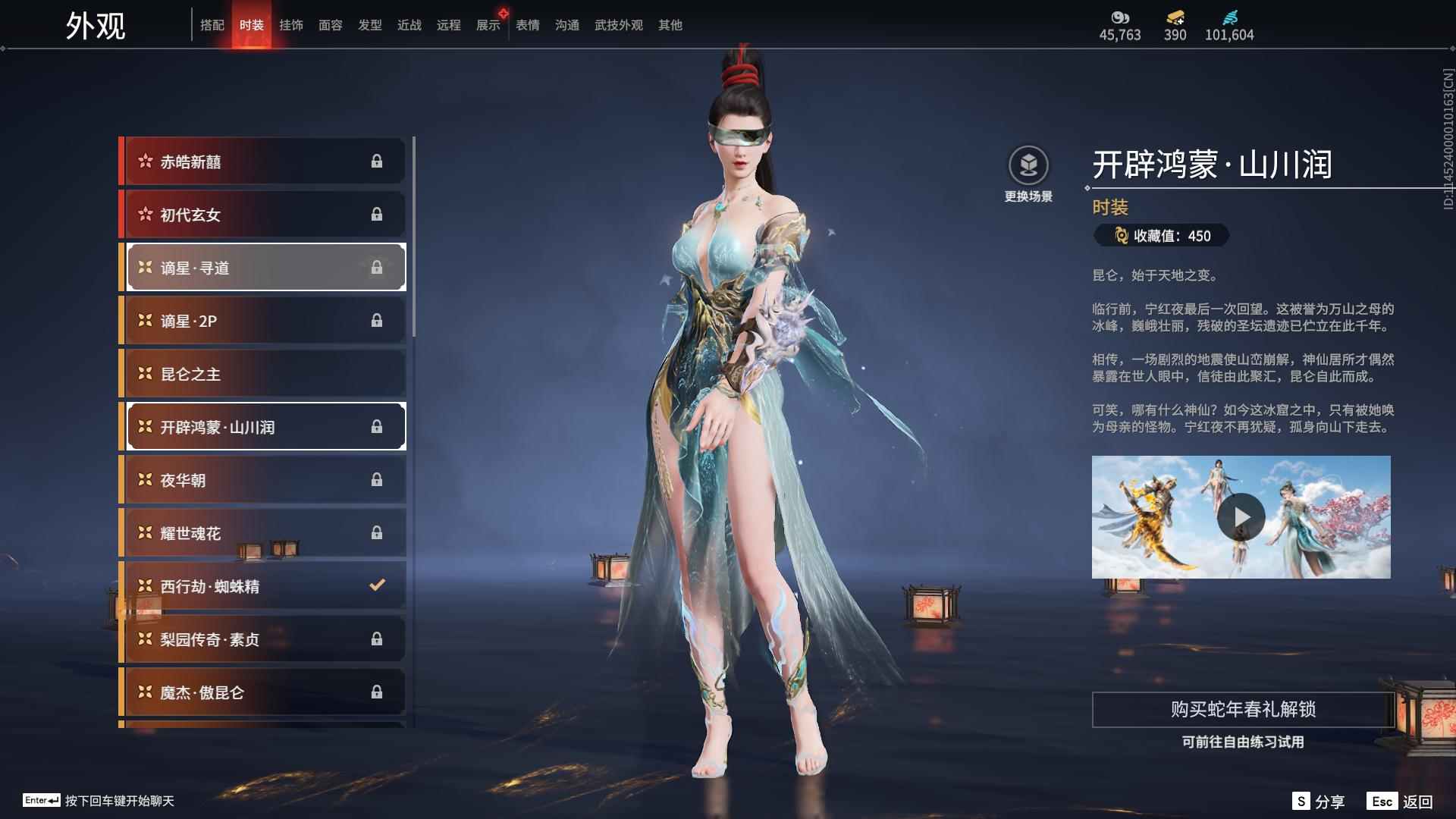The image size is (1456, 819).
Task: Open the 武技外观 menu tab
Action: coord(618,25)
